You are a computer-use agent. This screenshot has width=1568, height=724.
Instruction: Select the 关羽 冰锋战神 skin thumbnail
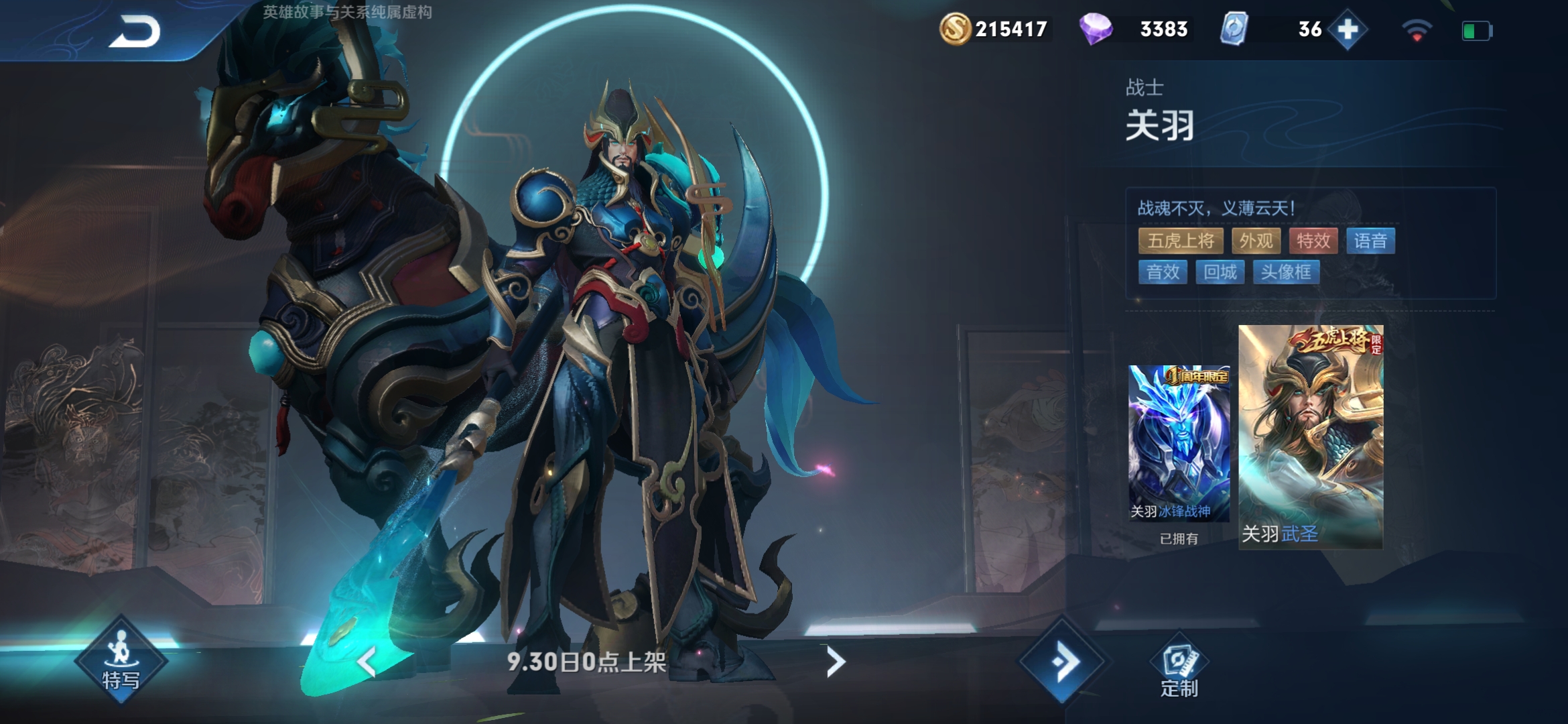1179,442
